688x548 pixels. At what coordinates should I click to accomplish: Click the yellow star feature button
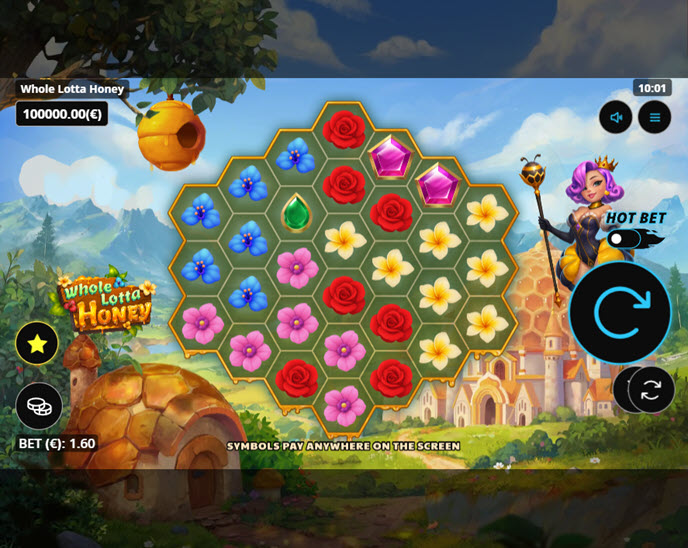click(37, 344)
